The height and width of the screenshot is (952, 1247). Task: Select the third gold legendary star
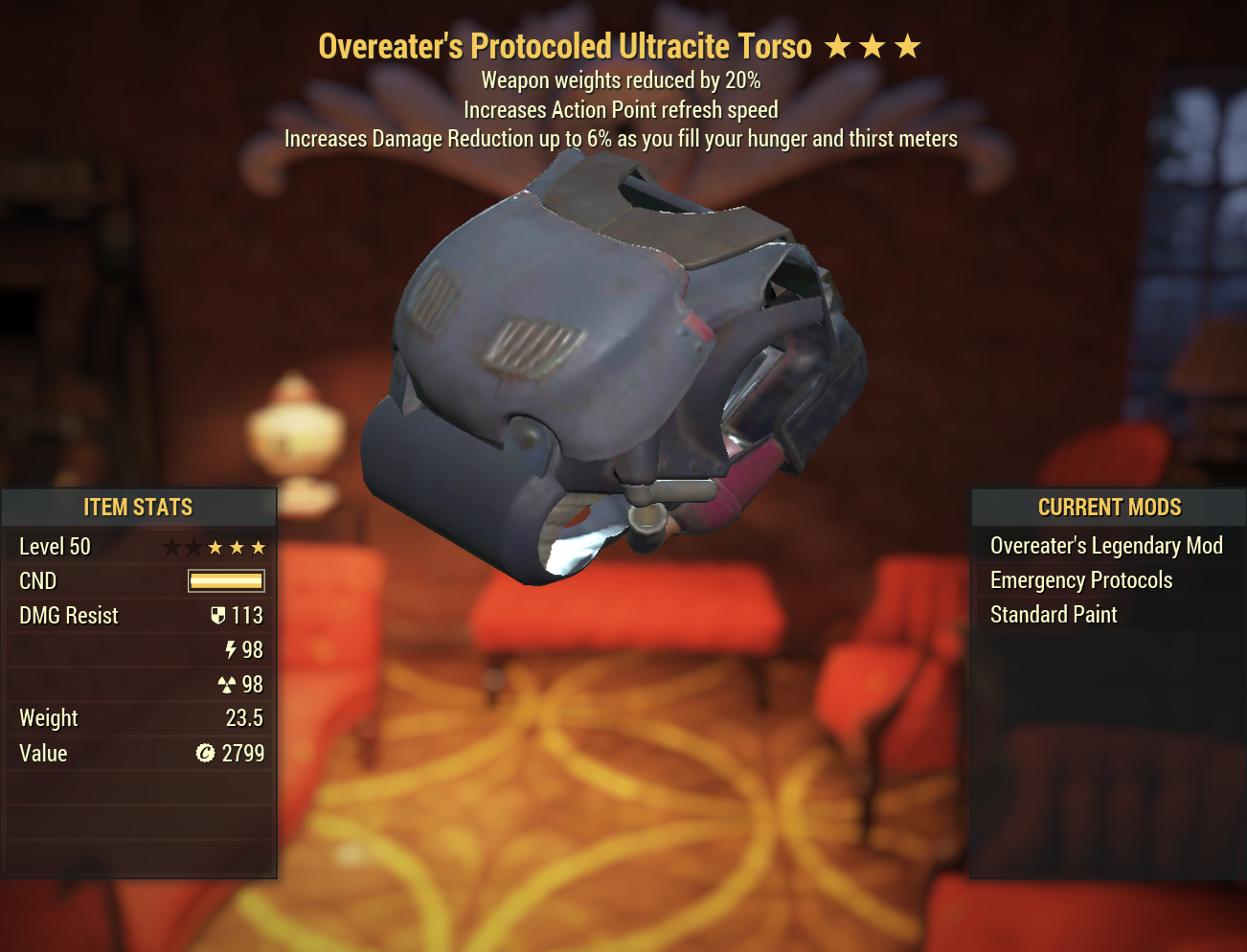260,547
